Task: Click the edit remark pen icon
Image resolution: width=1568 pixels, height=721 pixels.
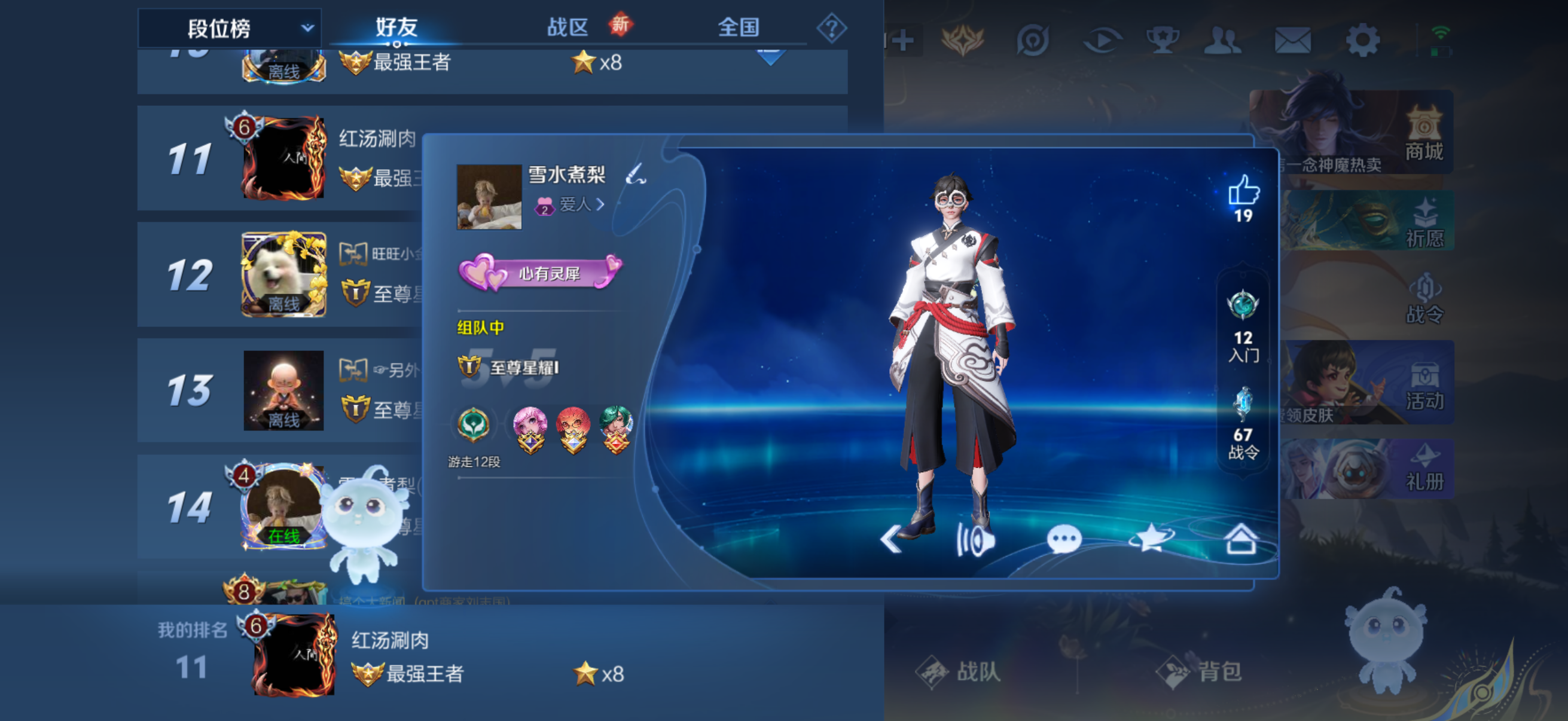Action: (636, 175)
